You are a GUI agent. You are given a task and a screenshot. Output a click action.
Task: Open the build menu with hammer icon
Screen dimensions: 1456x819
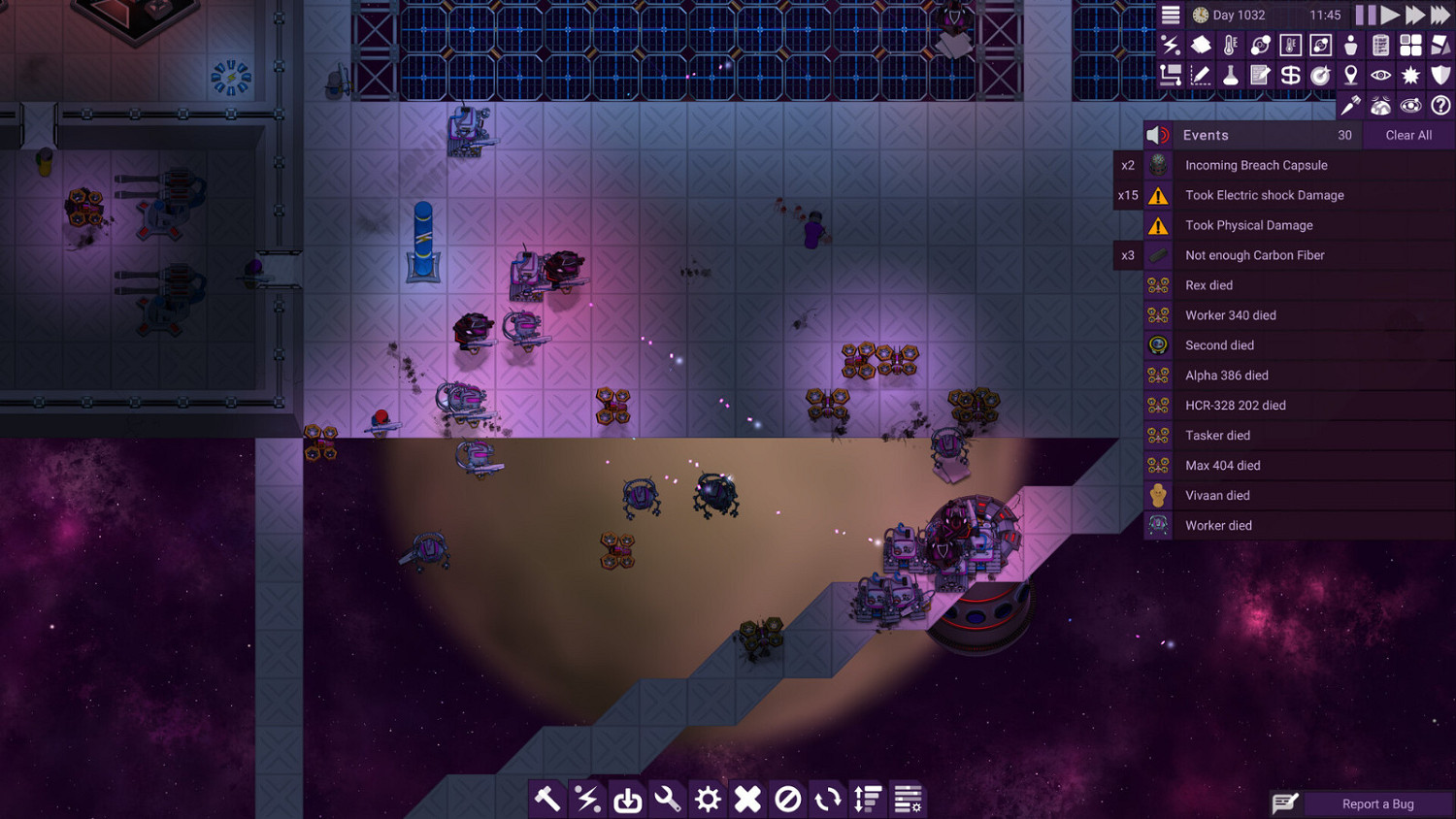pos(546,799)
